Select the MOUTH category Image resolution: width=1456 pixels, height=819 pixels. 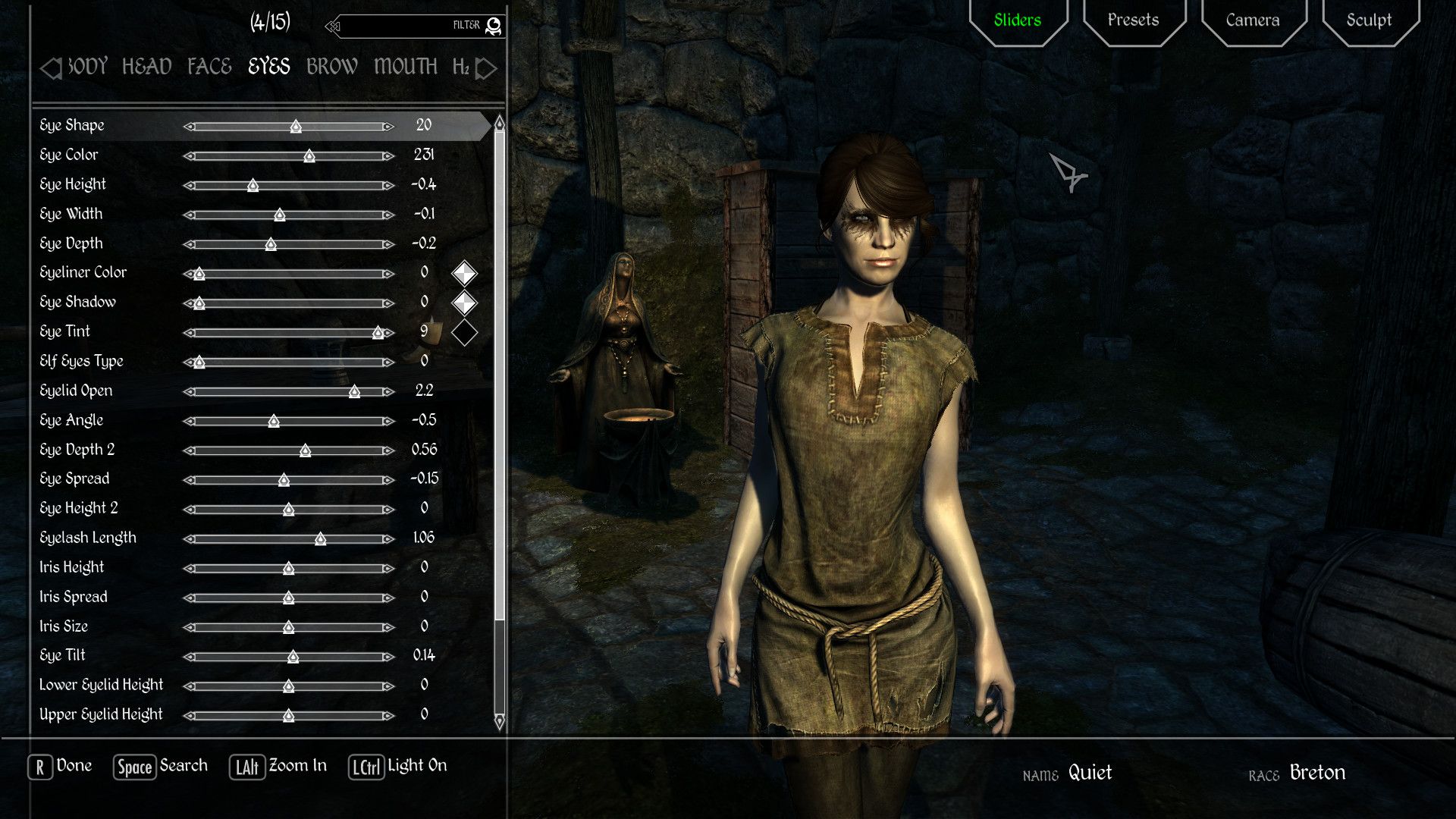point(405,67)
